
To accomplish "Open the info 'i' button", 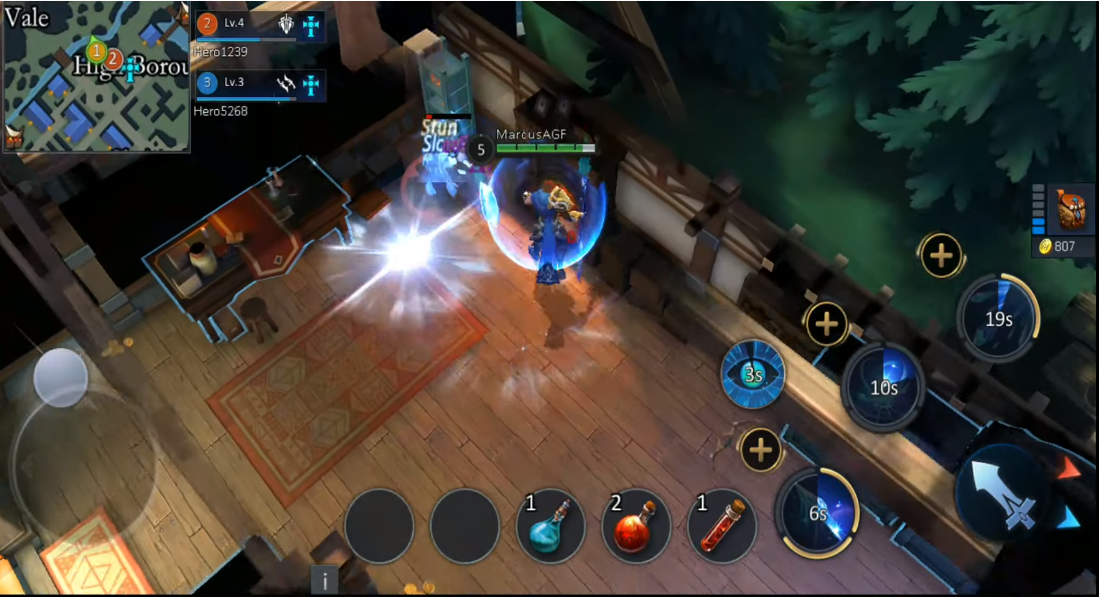I will point(324,580).
